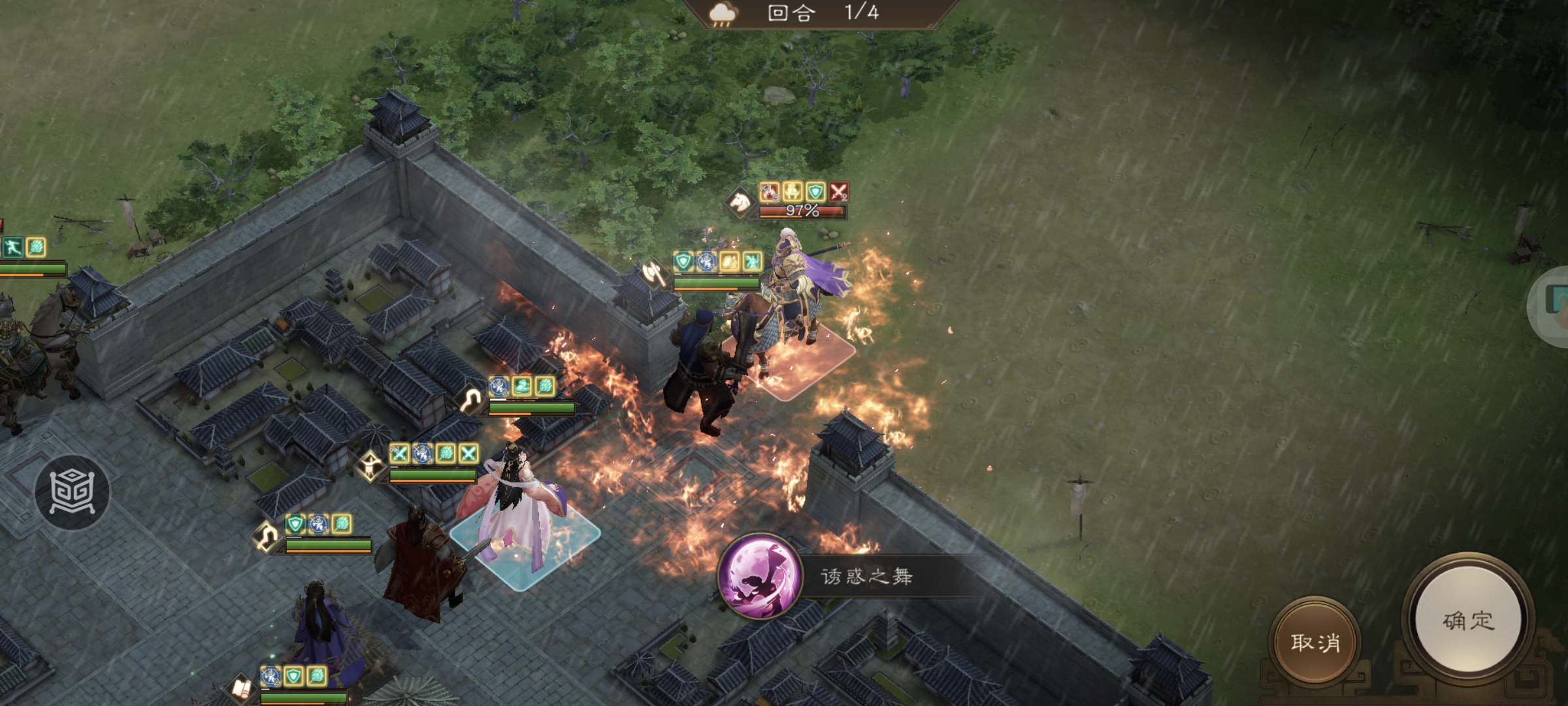Cancel the skill with 取消
The image size is (1568, 706).
click(1315, 642)
